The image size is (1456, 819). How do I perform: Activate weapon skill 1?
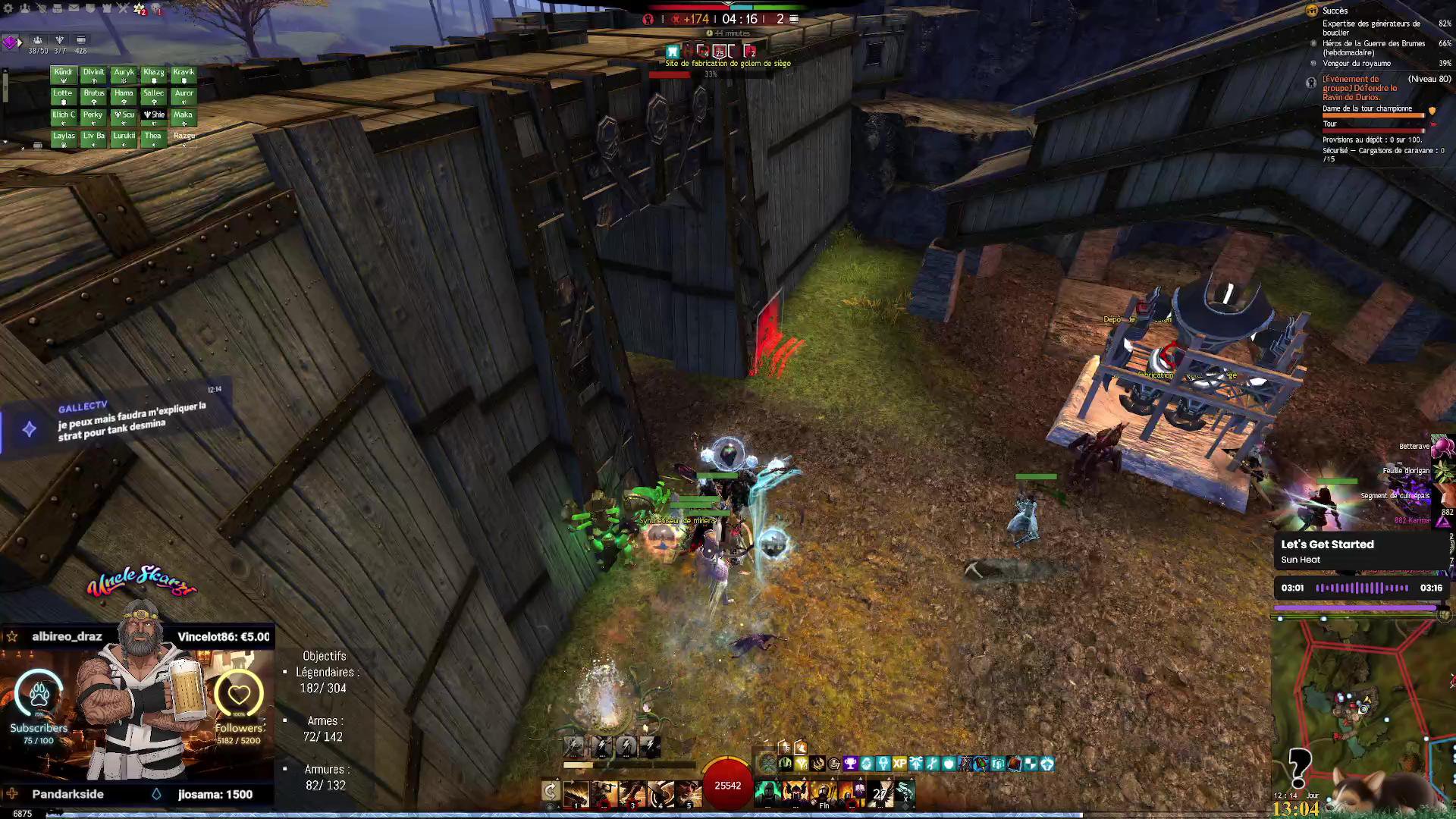[576, 793]
